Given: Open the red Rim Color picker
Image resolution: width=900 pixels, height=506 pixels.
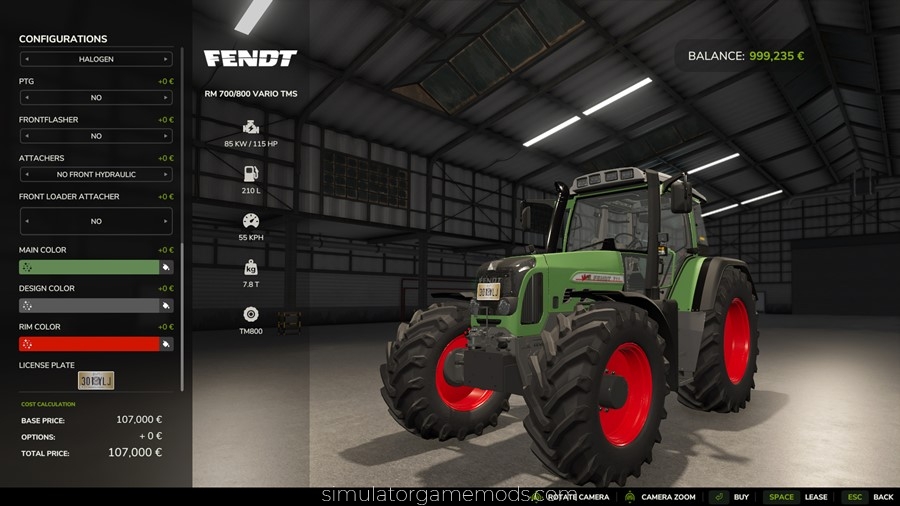Looking at the screenshot, I should [166, 344].
